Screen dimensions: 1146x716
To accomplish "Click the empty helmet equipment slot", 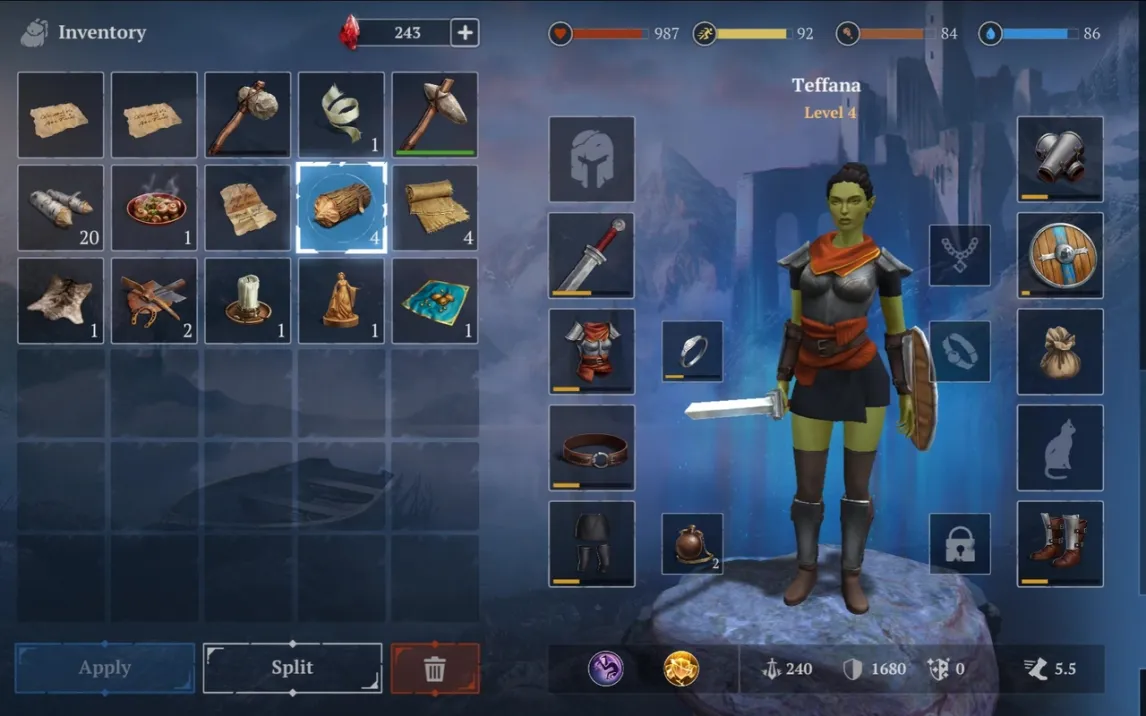I will (591, 159).
